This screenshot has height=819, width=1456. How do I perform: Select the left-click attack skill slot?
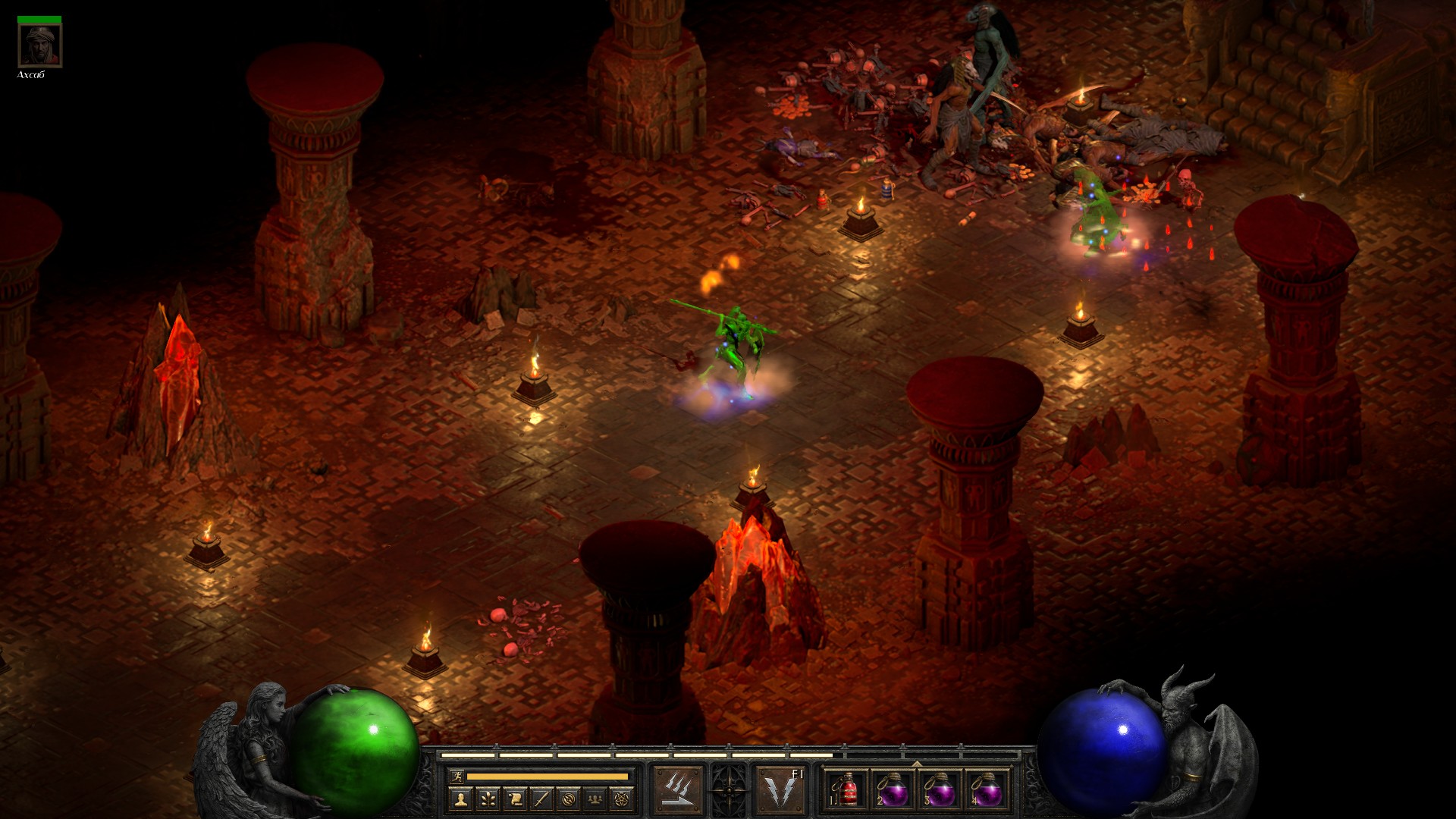click(678, 789)
